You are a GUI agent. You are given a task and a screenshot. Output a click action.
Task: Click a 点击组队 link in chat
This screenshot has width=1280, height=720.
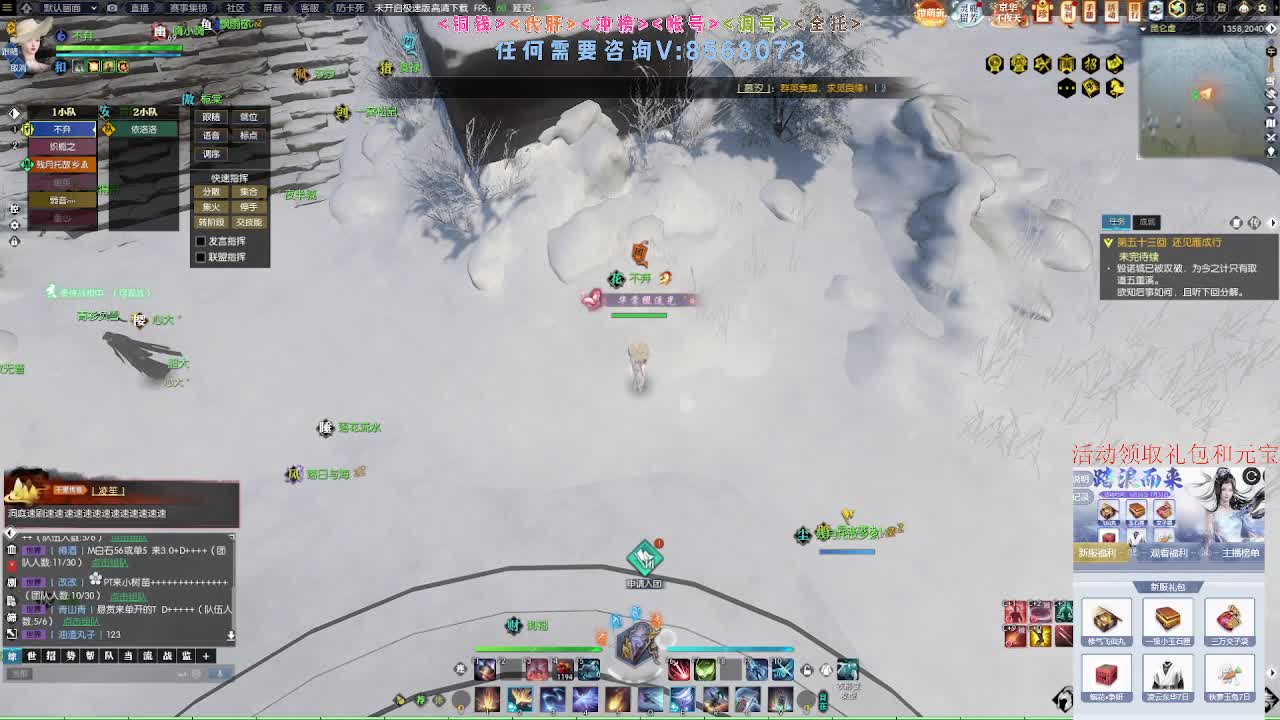click(x=110, y=563)
